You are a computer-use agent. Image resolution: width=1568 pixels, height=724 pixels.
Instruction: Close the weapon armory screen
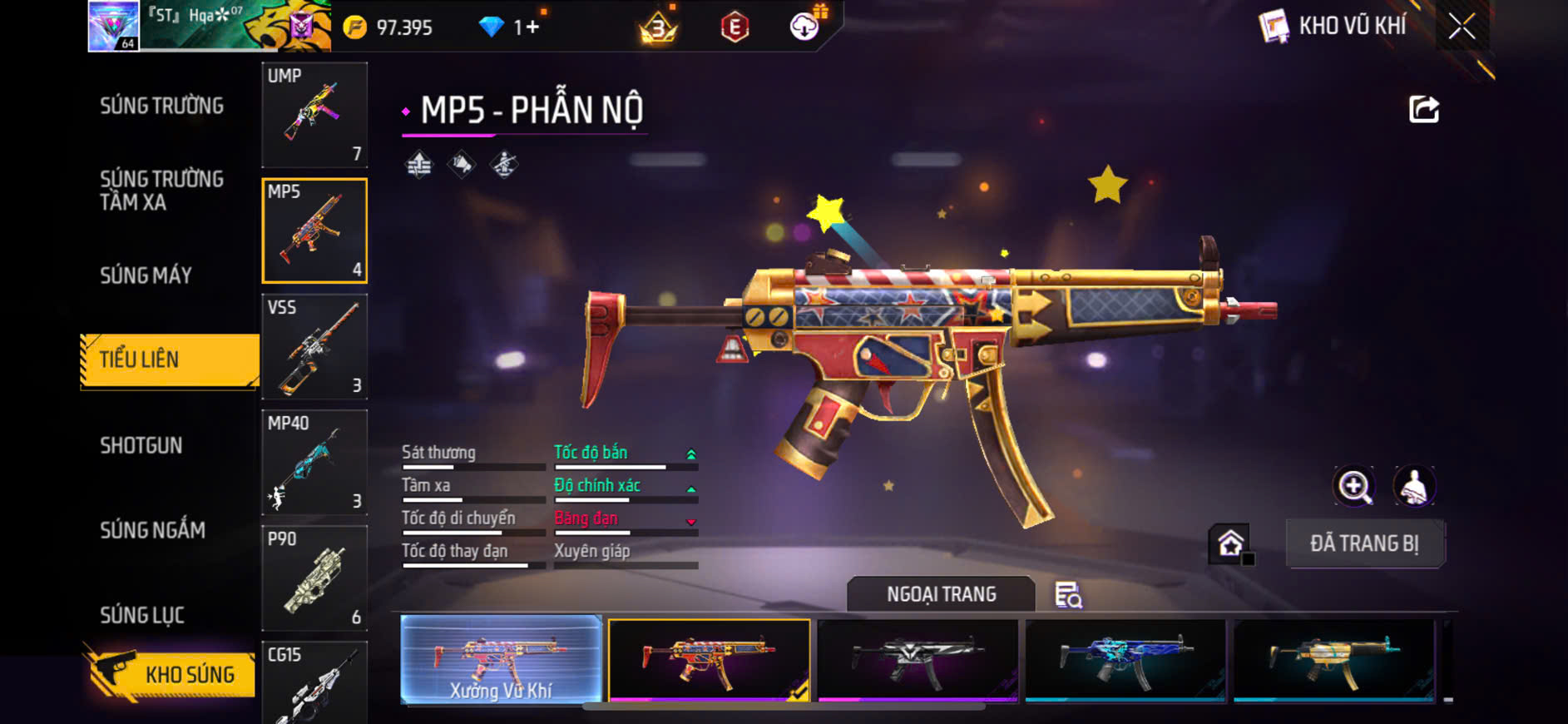pos(1462,27)
